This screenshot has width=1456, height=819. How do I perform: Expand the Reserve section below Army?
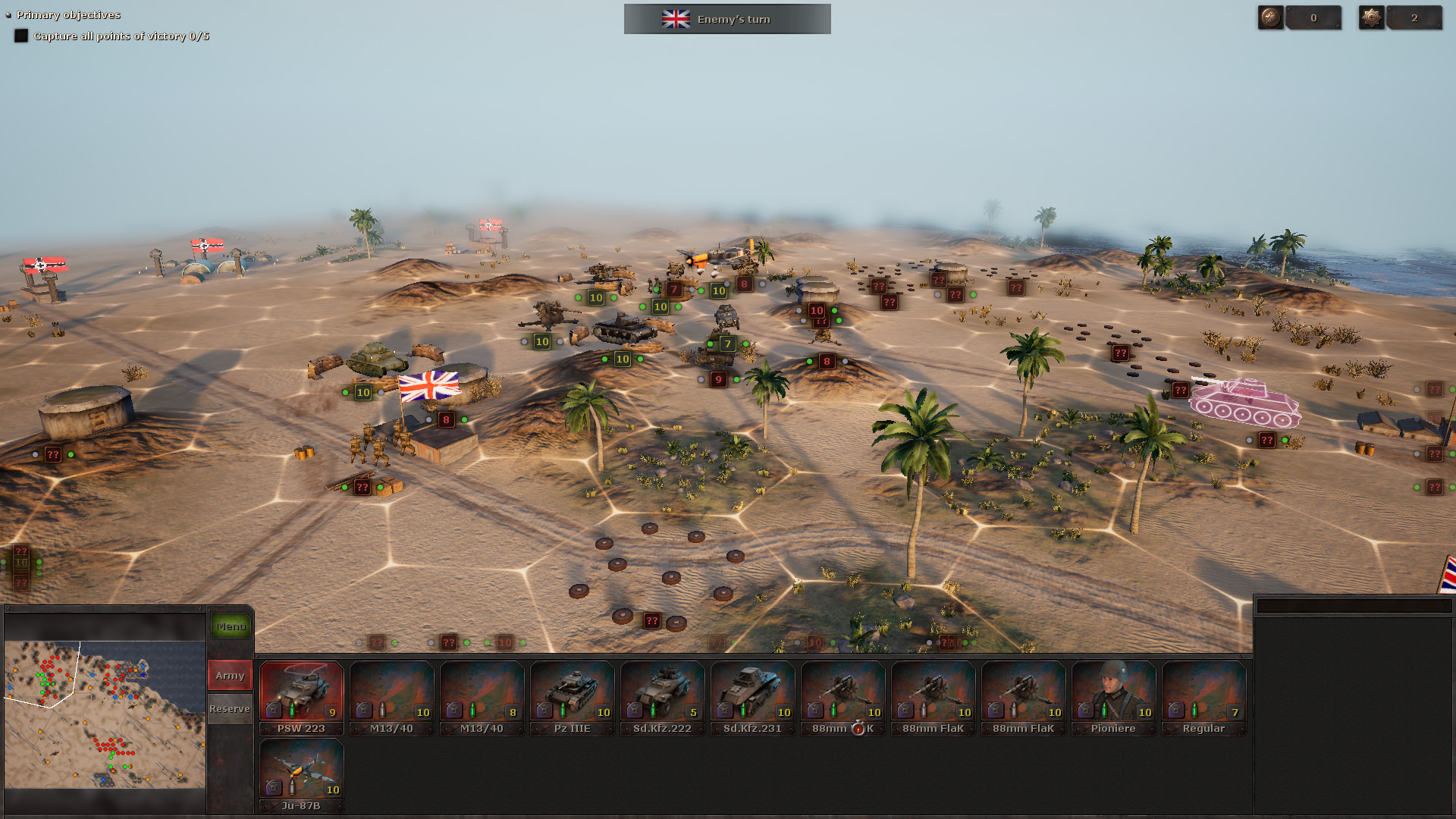point(229,708)
